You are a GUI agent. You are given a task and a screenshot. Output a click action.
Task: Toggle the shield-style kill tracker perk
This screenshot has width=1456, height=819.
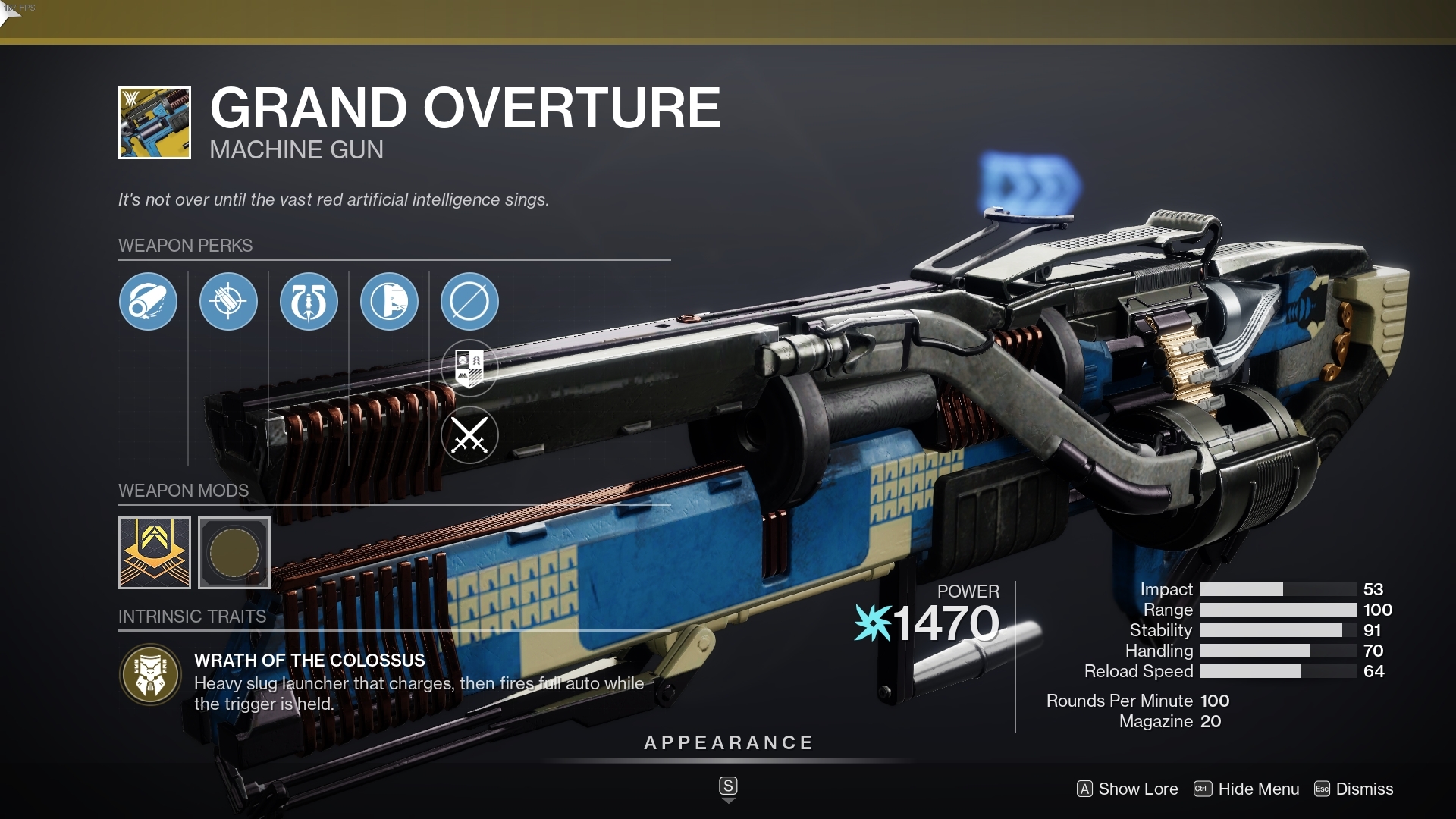point(470,367)
